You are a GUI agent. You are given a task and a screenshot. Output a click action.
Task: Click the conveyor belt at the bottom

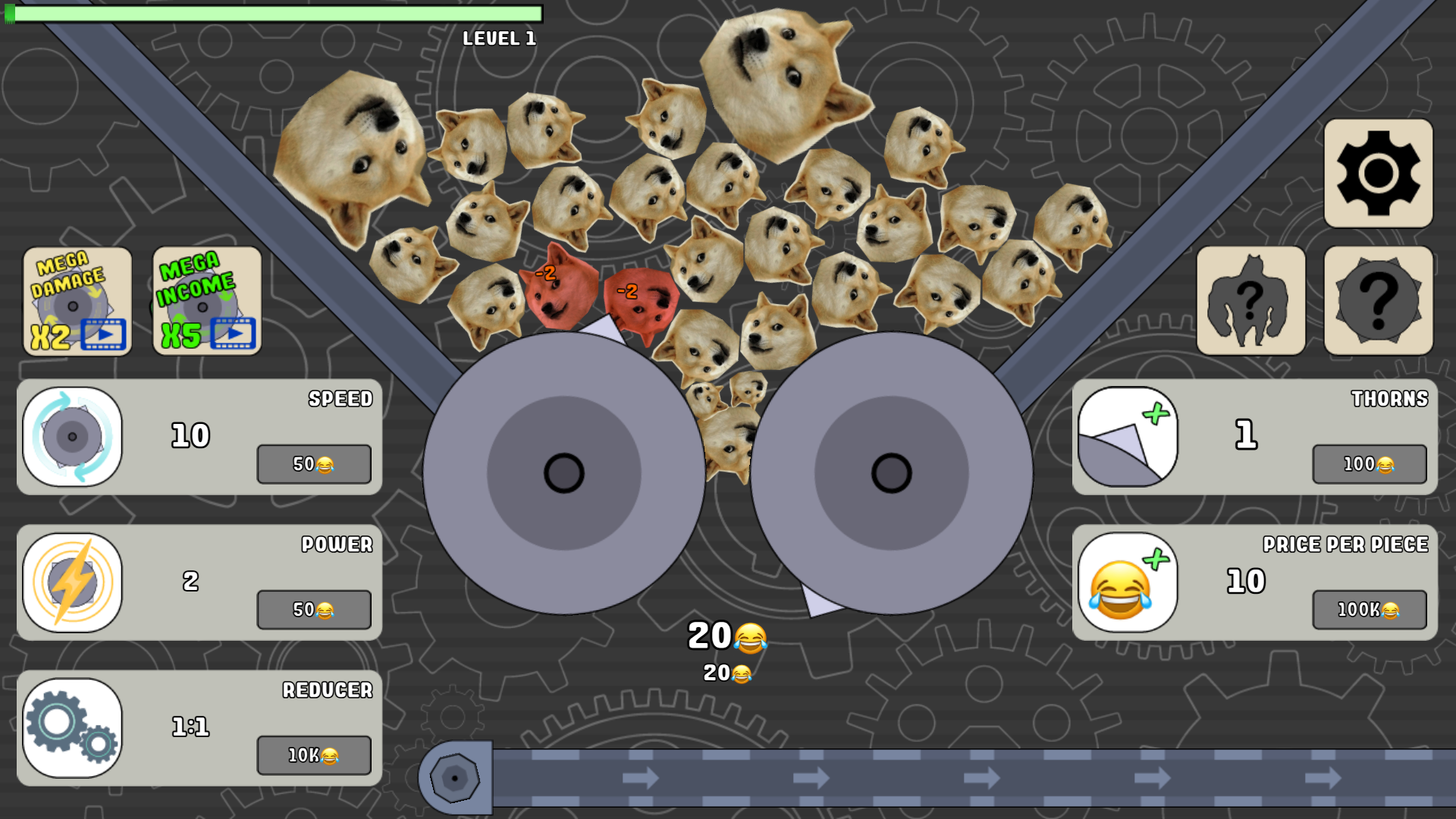point(910,777)
